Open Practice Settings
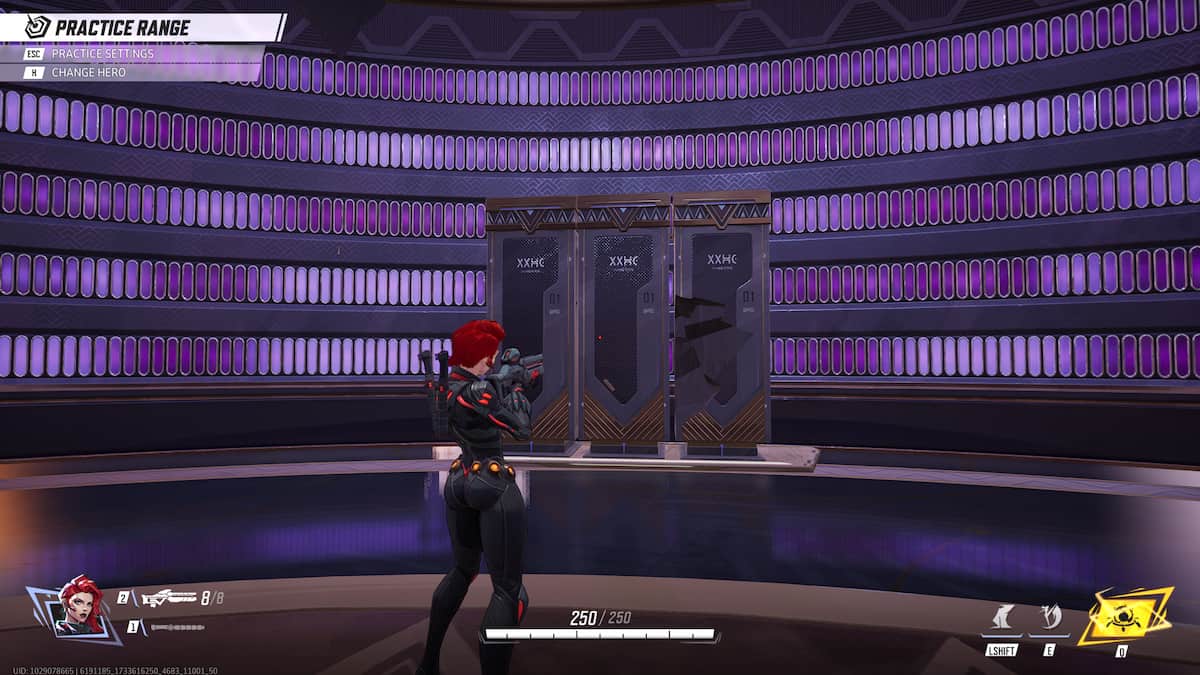This screenshot has width=1200, height=675. coord(102,54)
